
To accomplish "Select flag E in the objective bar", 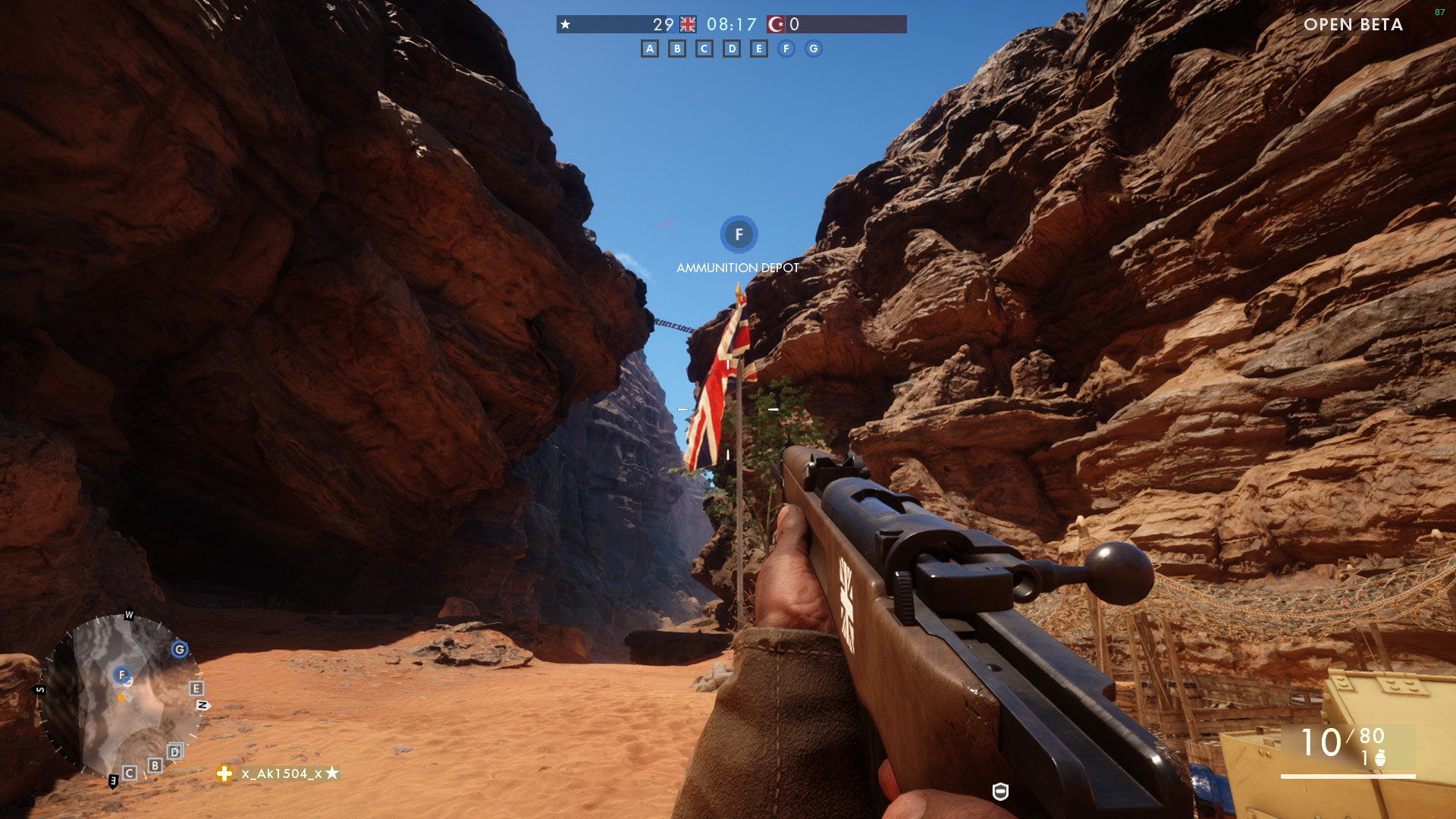I will pyautogui.click(x=759, y=49).
